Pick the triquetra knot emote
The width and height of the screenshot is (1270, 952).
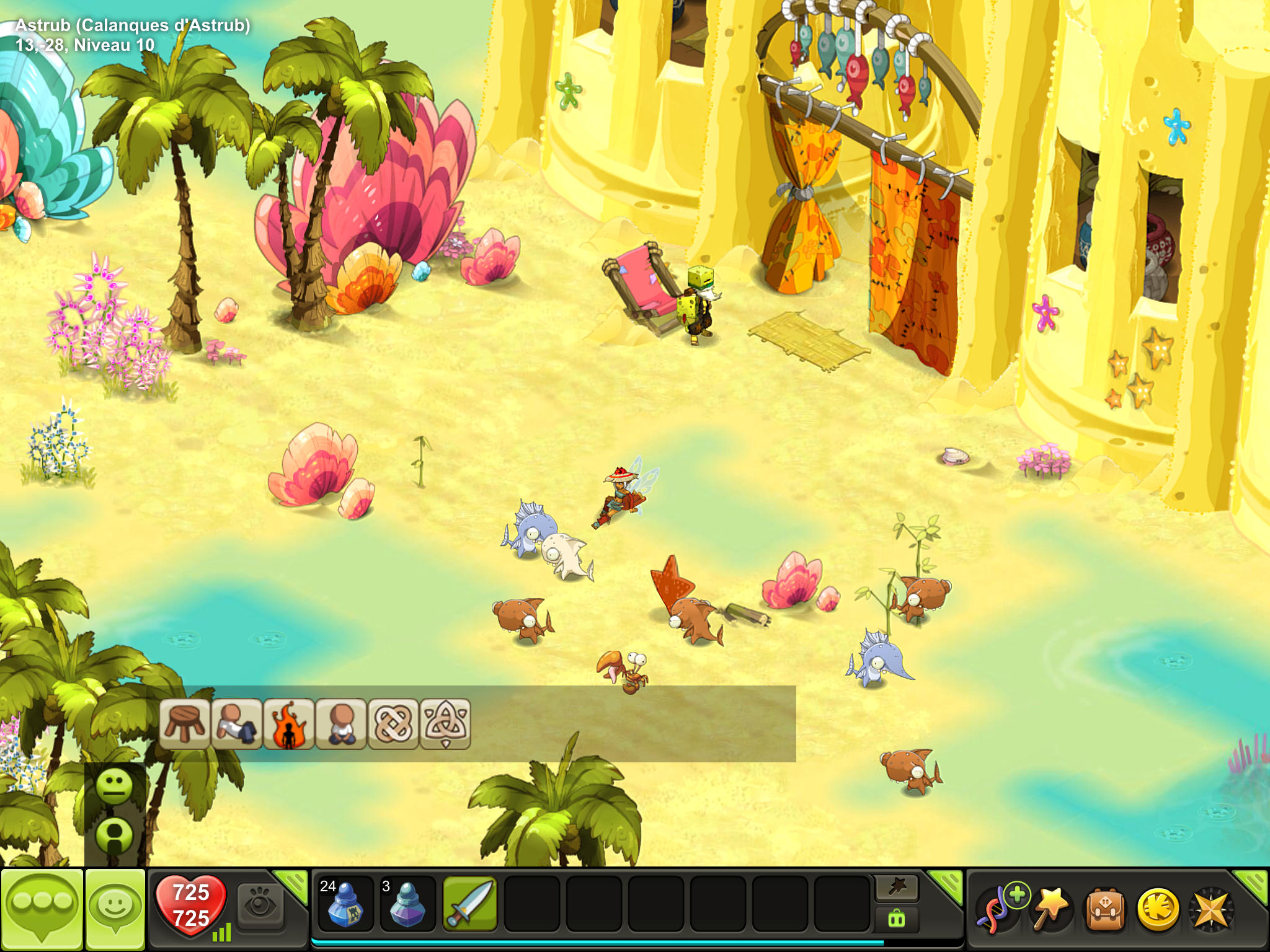[445, 723]
